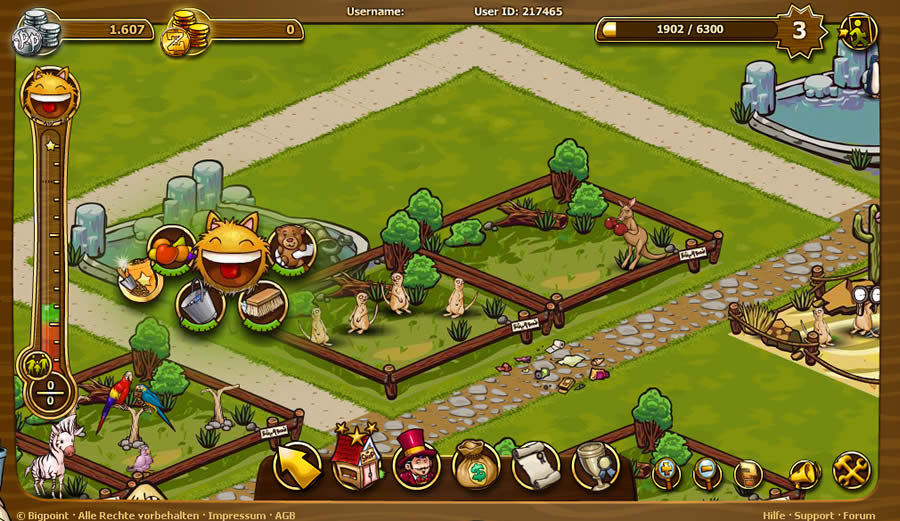The image size is (900, 521).
Task: Click the brown square icon beside zoom
Action: pos(748,474)
